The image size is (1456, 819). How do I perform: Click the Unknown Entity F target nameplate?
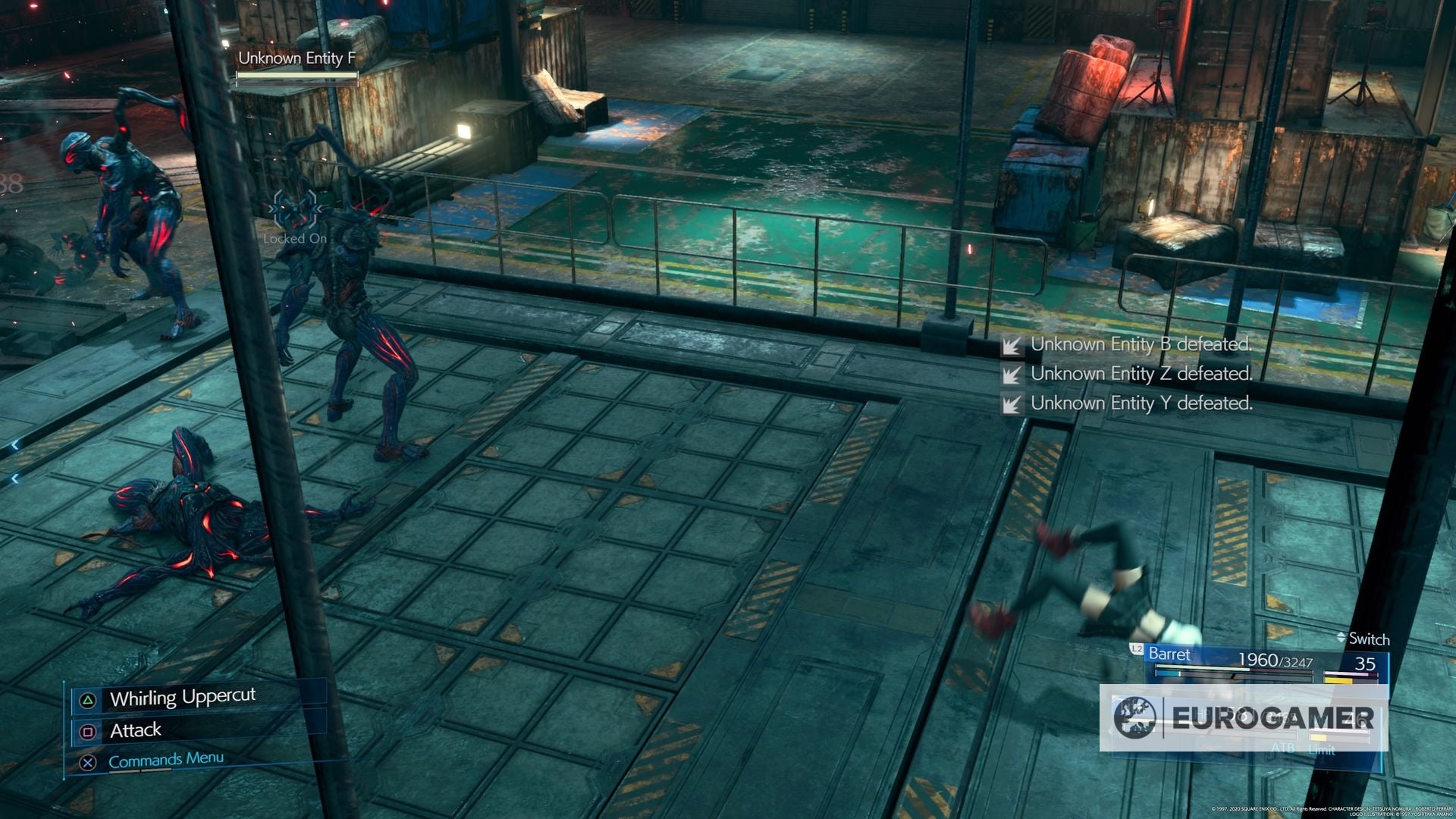click(x=297, y=58)
